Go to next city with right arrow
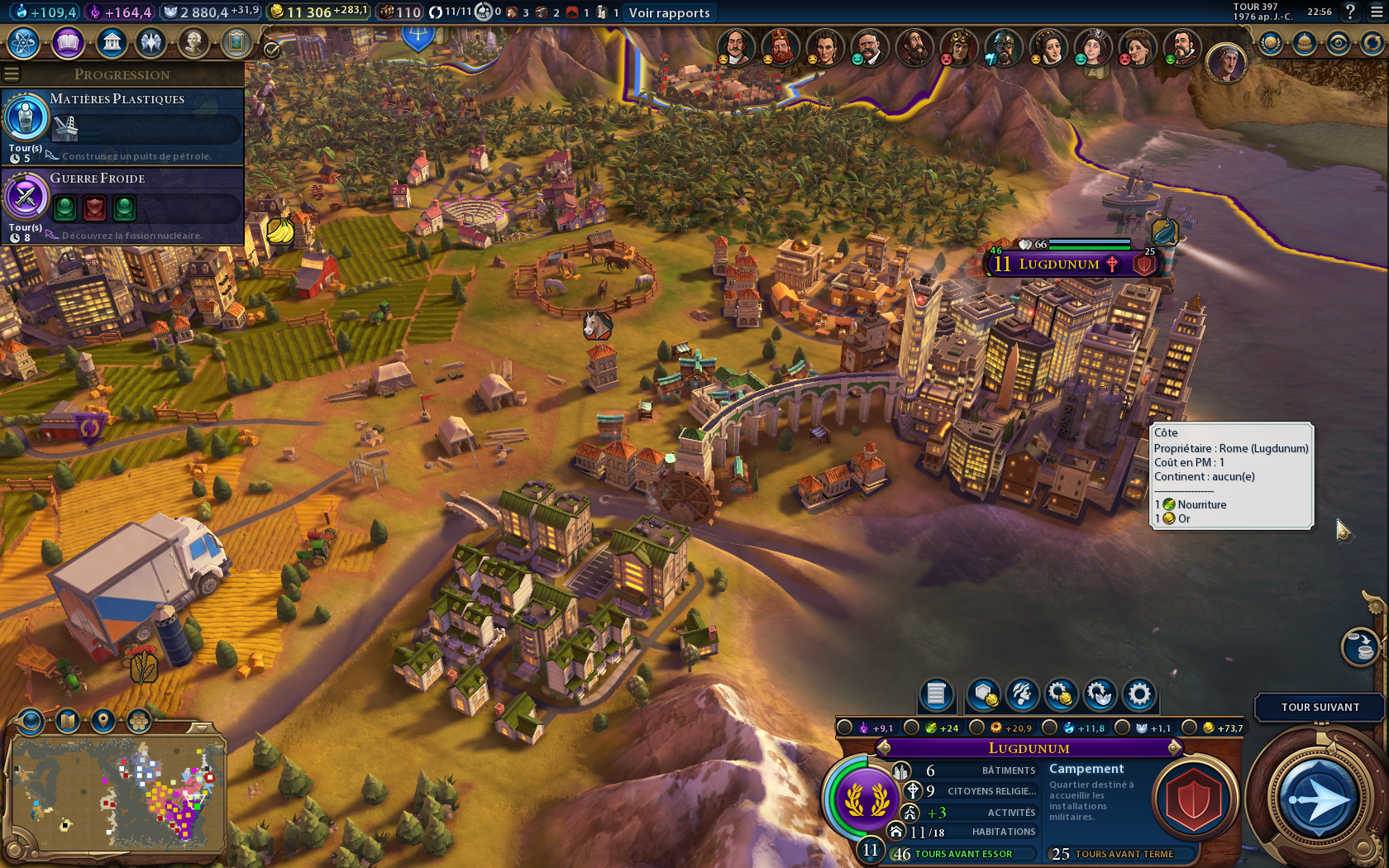Viewport: 1389px width, 868px height. click(1175, 748)
